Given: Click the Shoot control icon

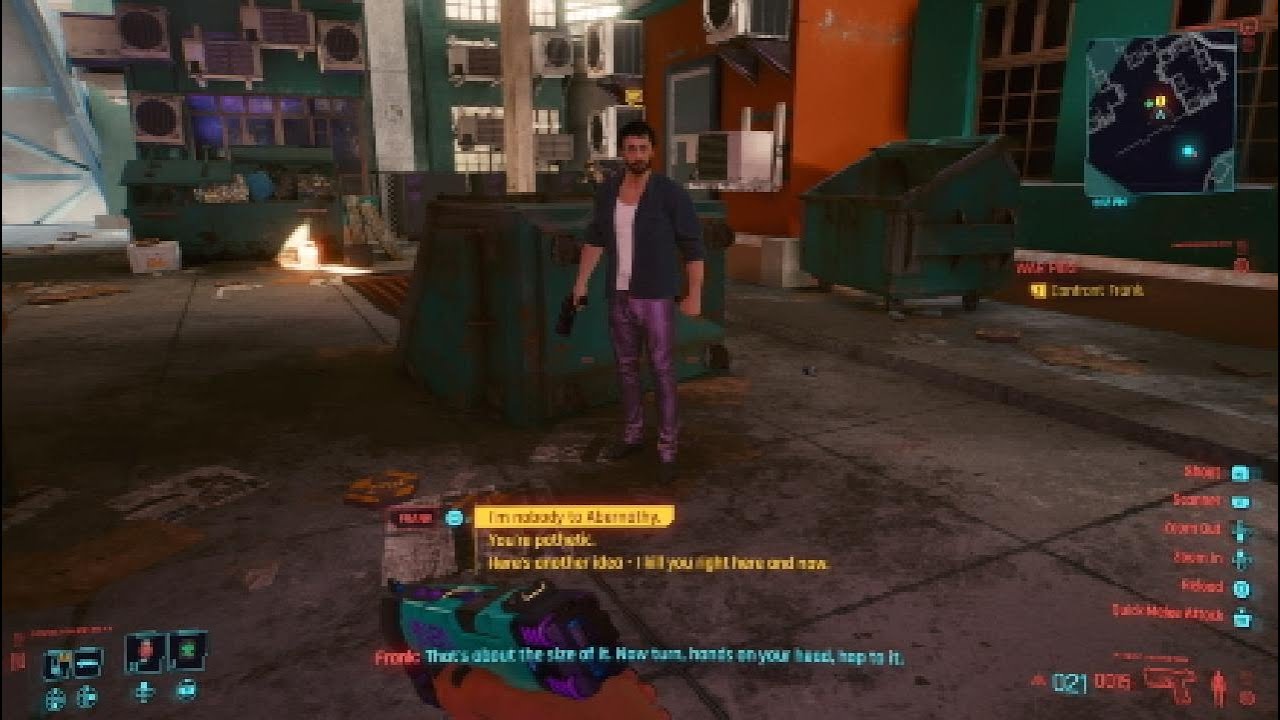Looking at the screenshot, I should (1239, 473).
